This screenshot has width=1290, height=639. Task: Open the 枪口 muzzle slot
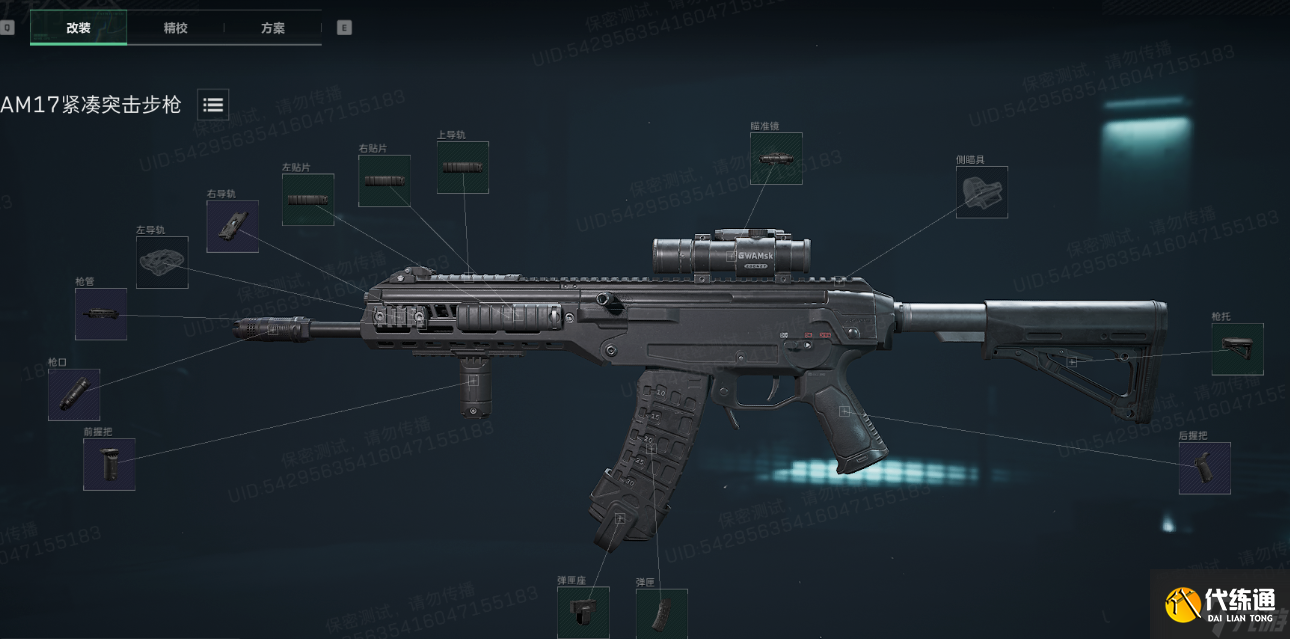click(74, 394)
